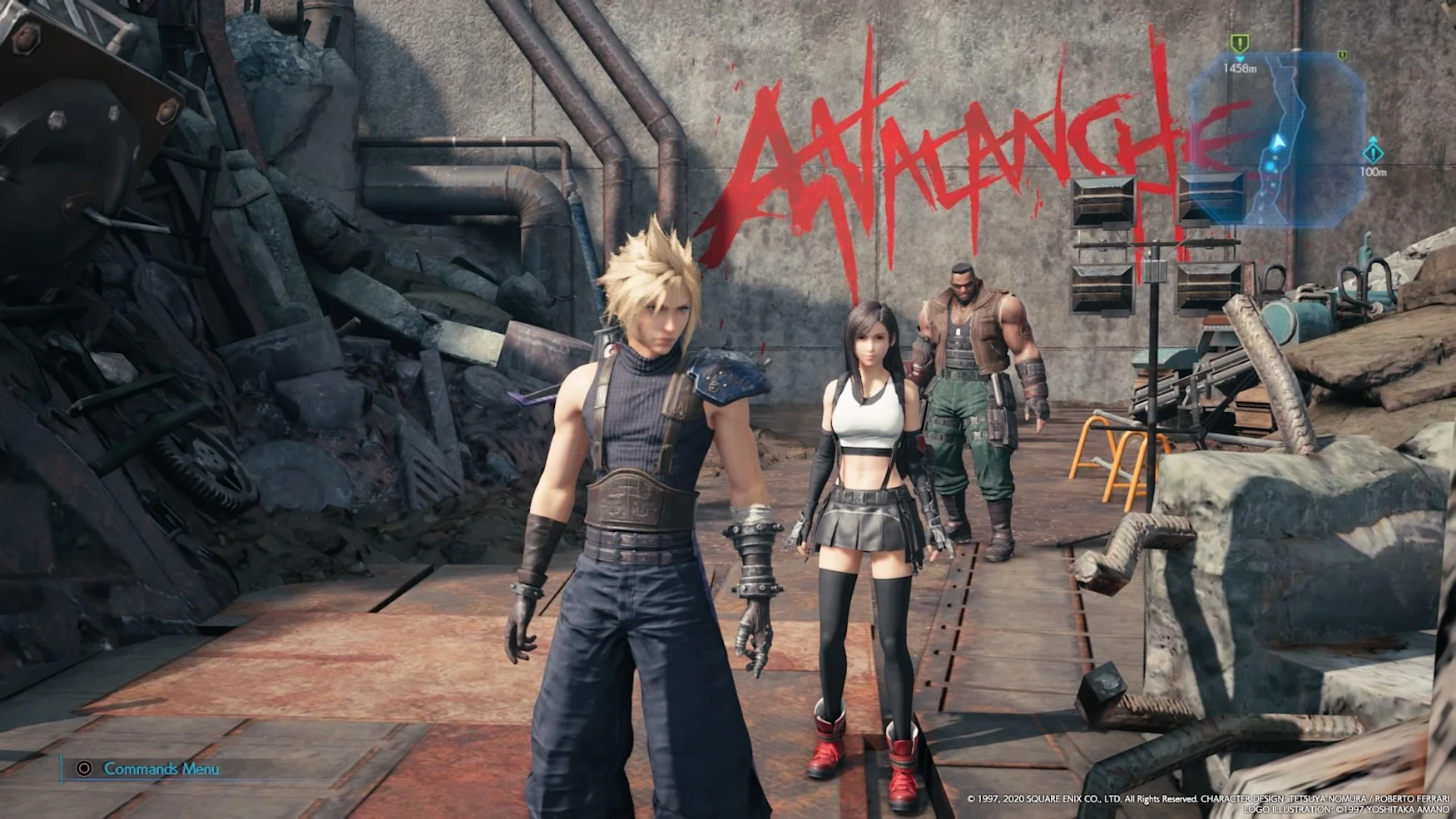The width and height of the screenshot is (1456, 819).
Task: Open the Commands Menu
Action: (150, 769)
